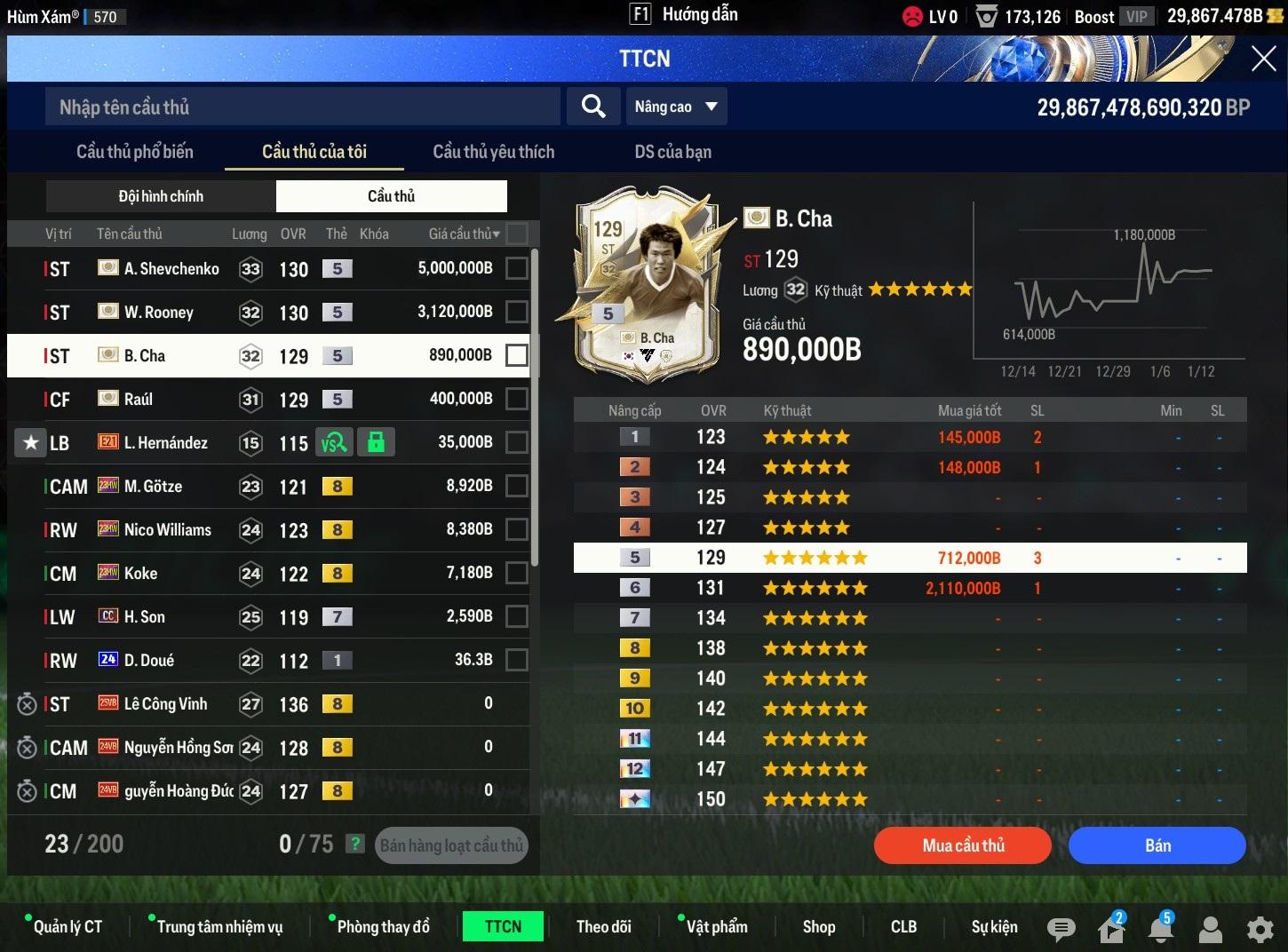Click the blue Bán sell button

click(1157, 845)
